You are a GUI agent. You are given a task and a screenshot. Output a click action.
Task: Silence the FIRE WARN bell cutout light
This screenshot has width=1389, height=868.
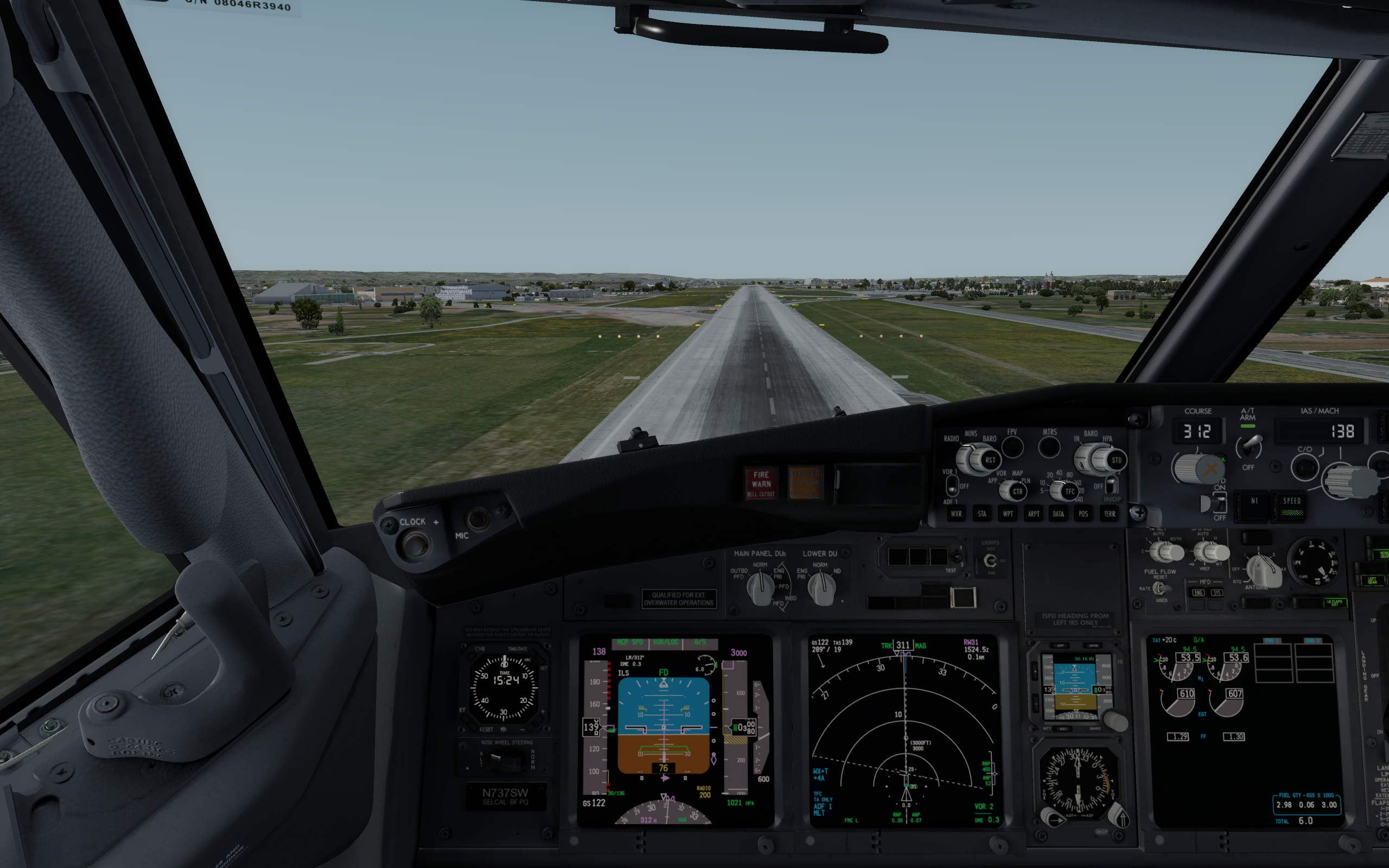tap(761, 483)
